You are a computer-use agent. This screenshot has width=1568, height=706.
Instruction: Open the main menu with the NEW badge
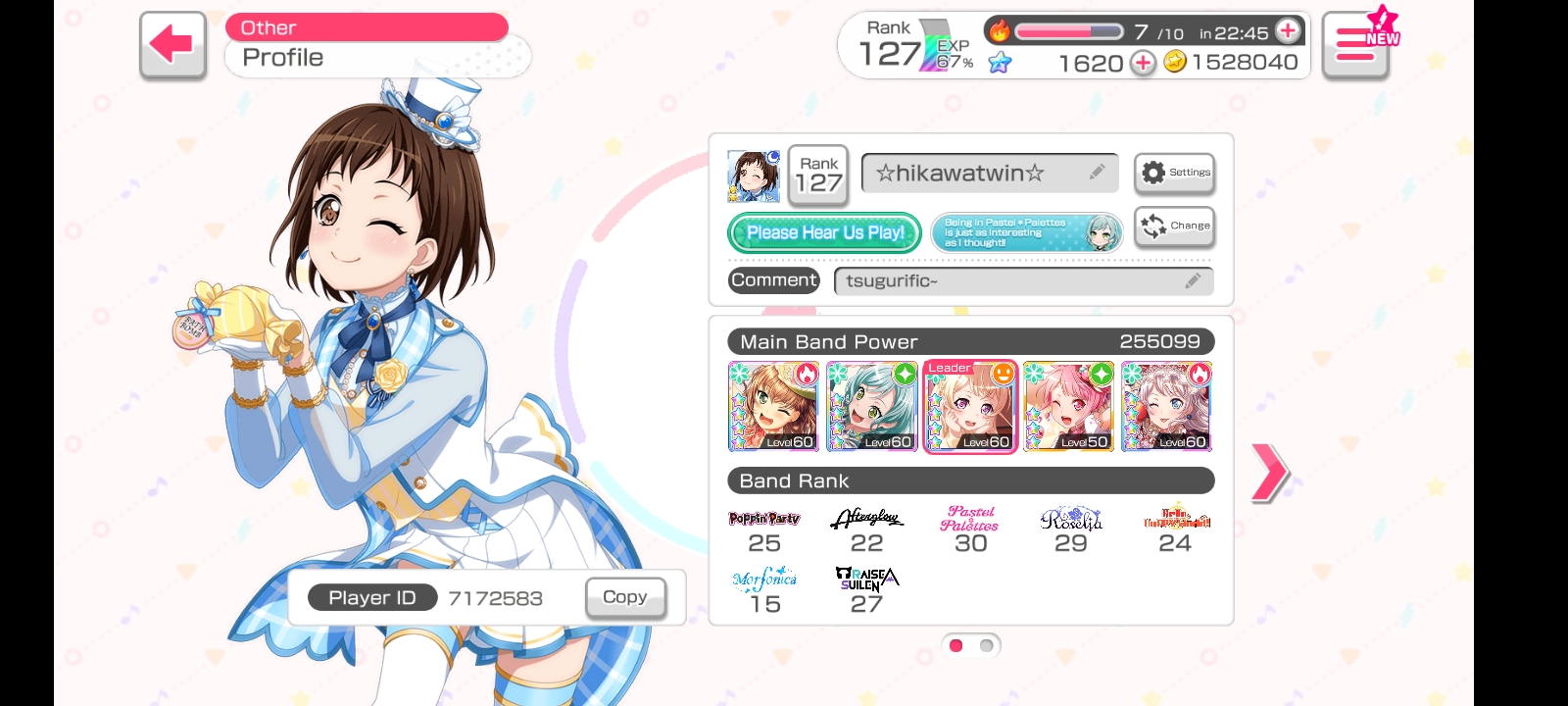click(1356, 45)
